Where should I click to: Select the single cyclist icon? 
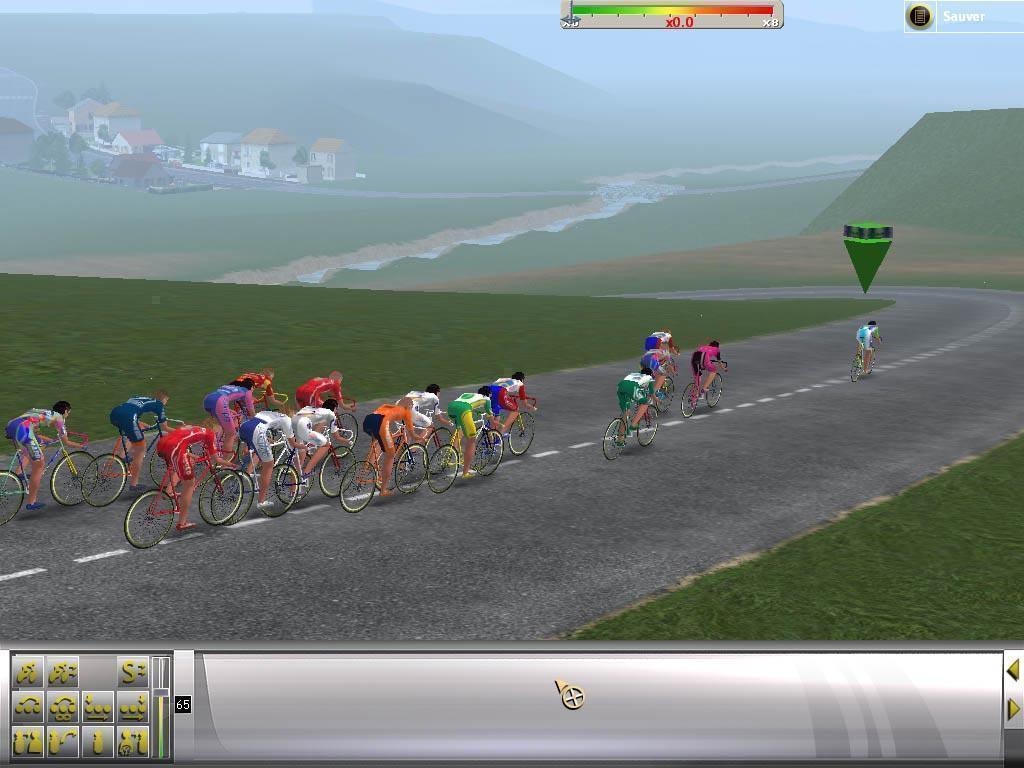click(29, 672)
